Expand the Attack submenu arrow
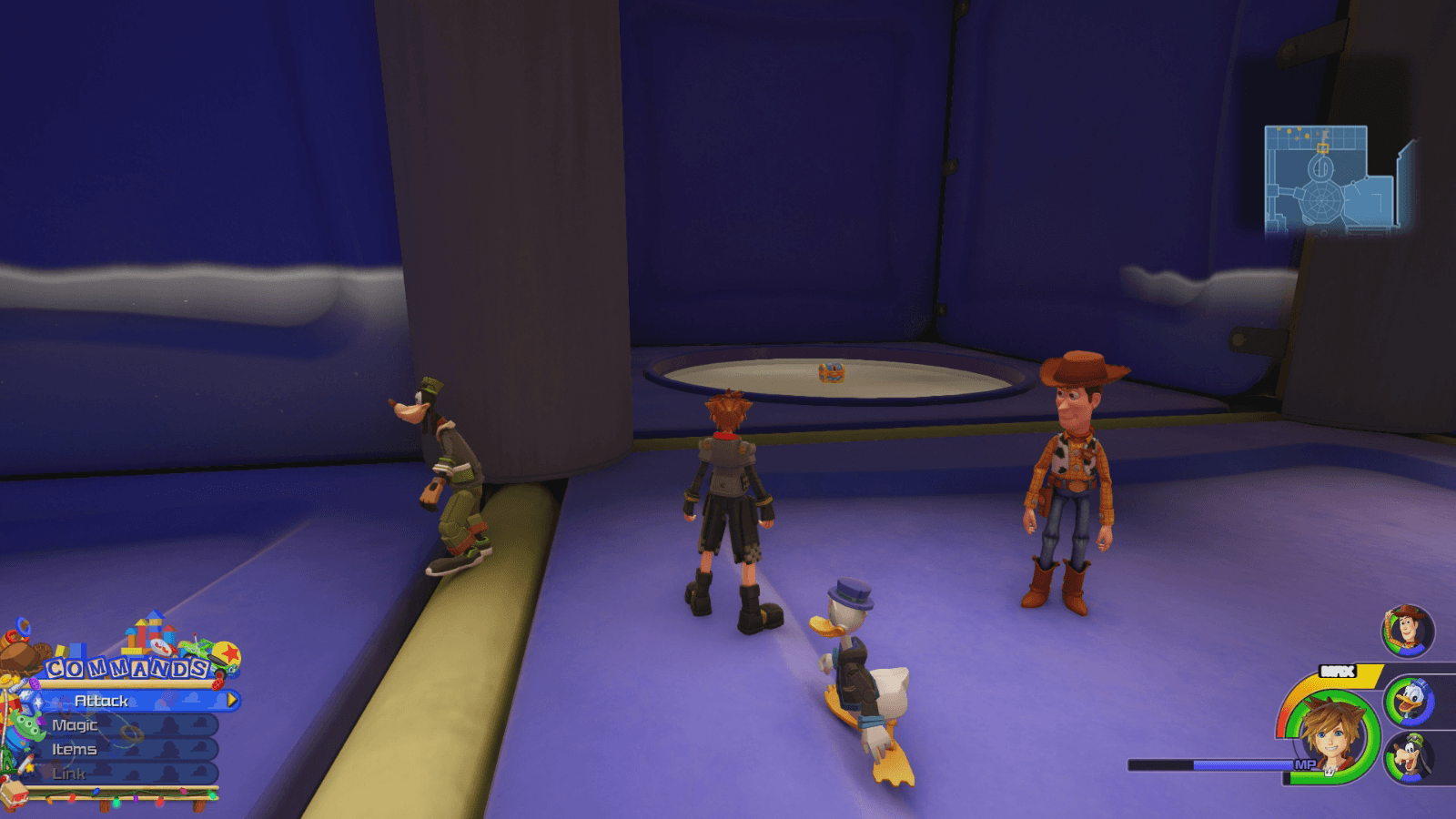This screenshot has height=819, width=1456. [x=231, y=700]
